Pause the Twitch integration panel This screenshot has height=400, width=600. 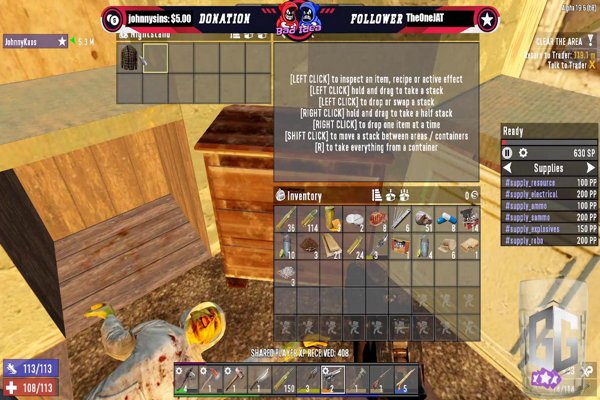pos(507,153)
